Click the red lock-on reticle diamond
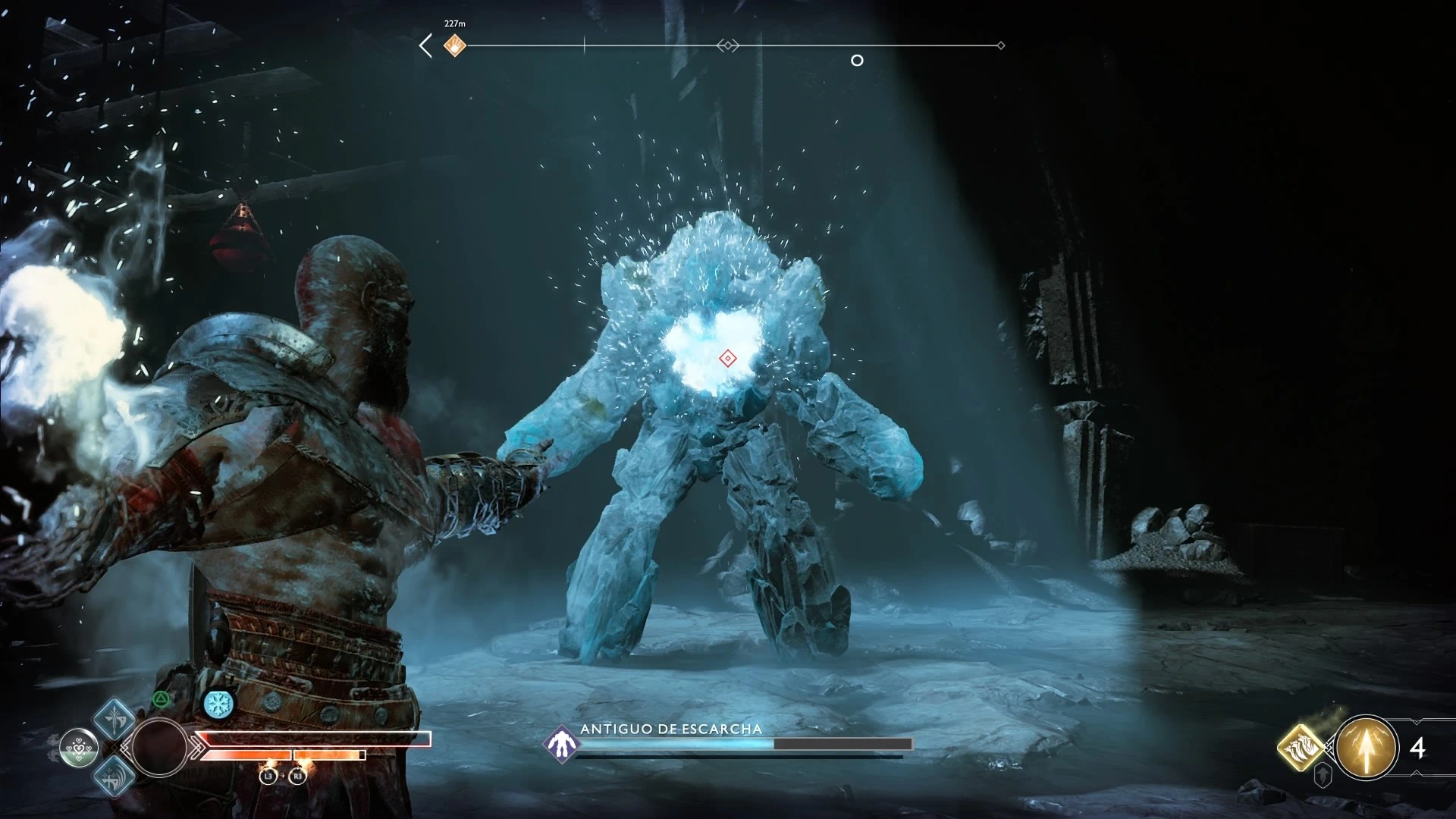Viewport: 1456px width, 819px height. coord(728,358)
